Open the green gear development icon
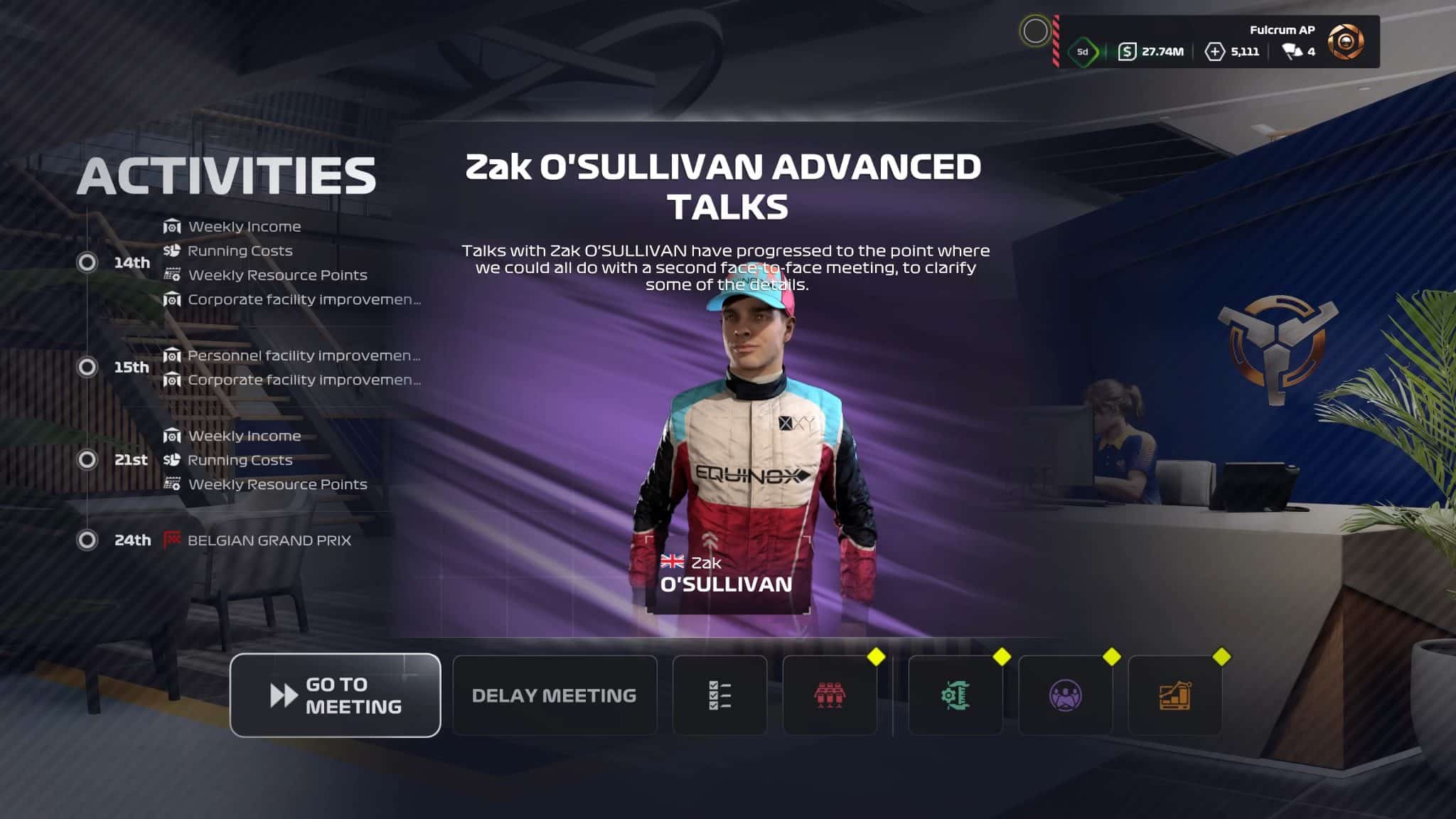Viewport: 1456px width, 819px height. [955, 695]
